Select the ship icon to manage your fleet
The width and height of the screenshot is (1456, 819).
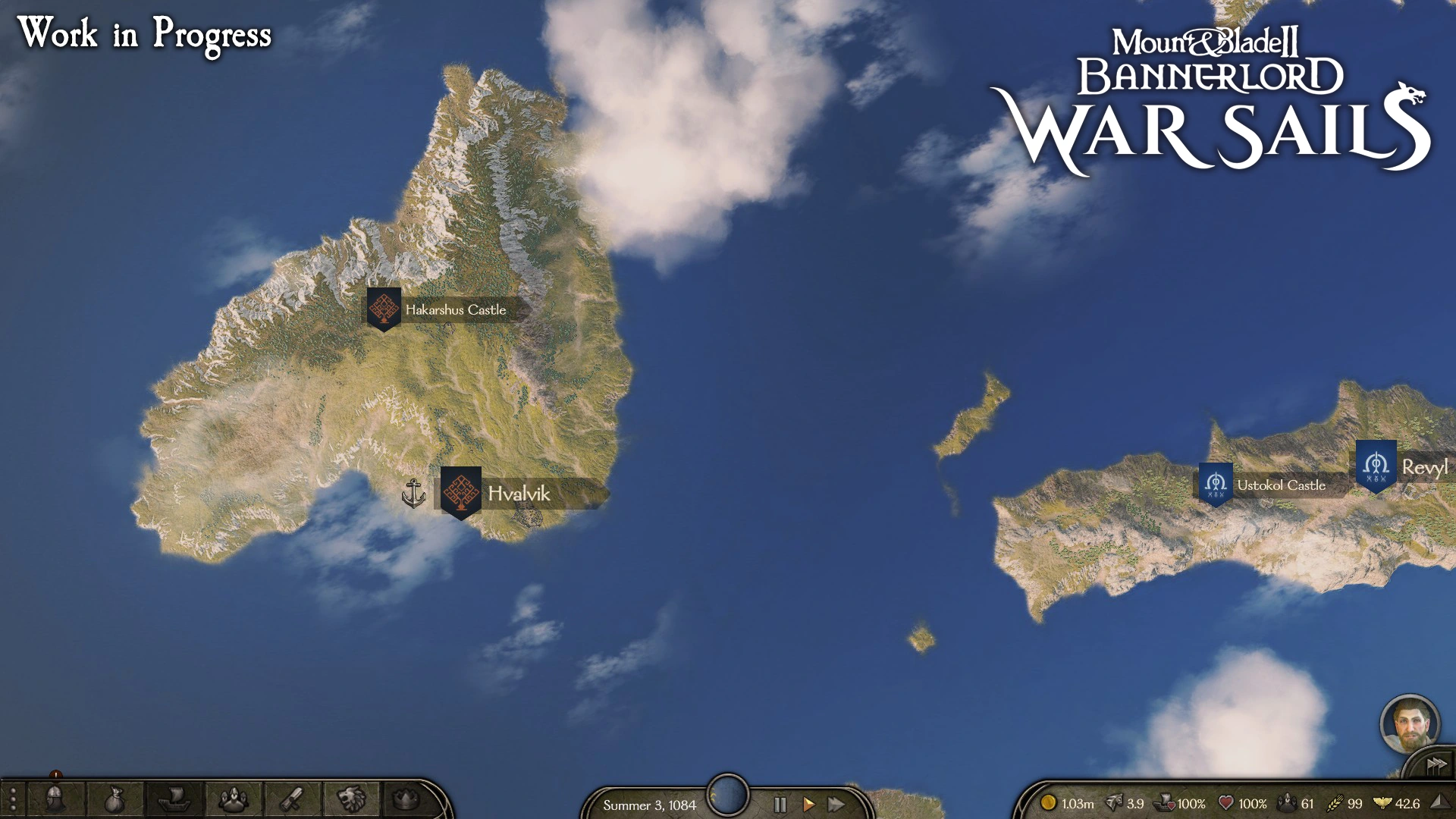176,799
